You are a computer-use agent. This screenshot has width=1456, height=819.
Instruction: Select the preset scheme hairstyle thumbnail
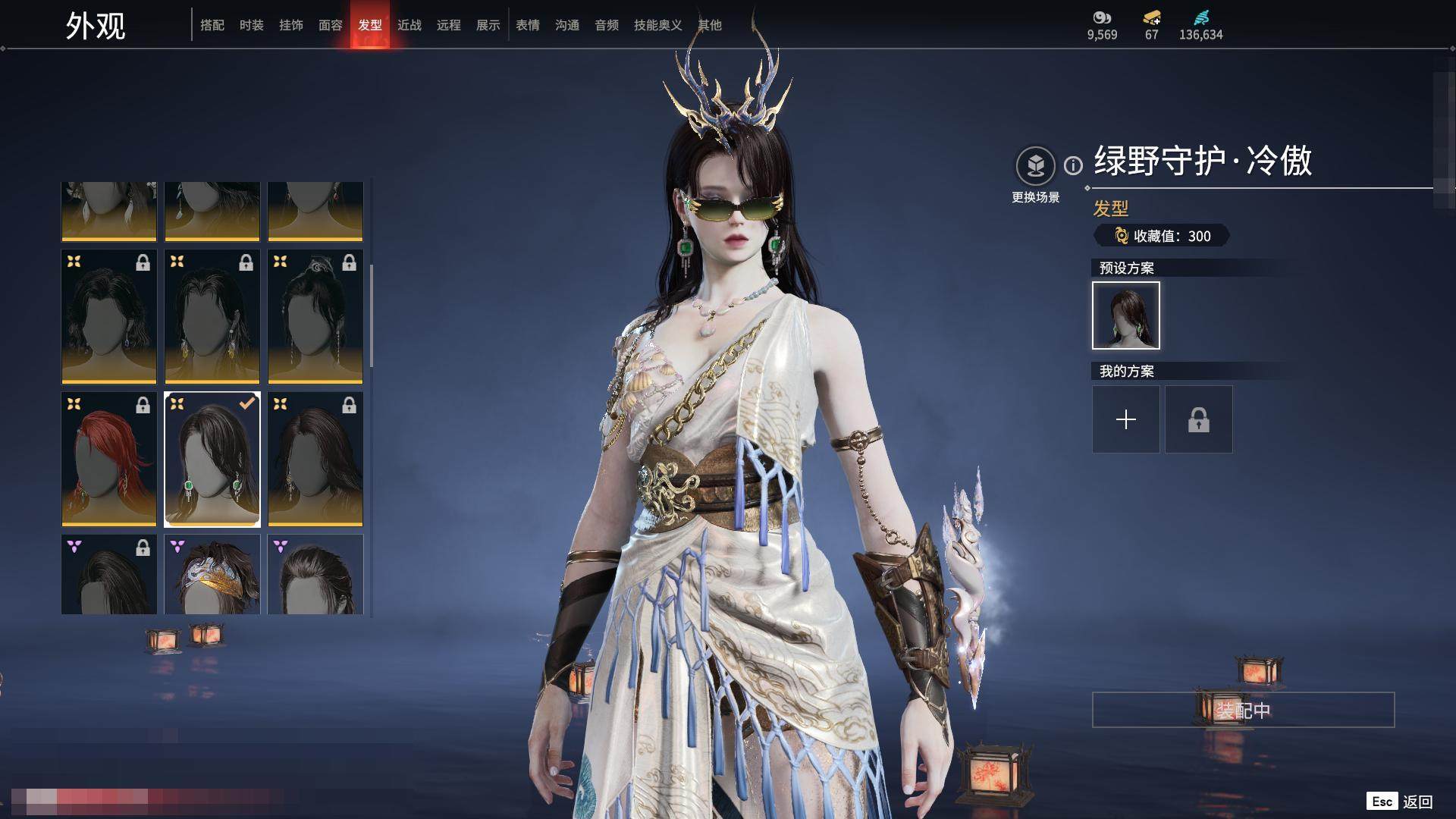point(1126,315)
